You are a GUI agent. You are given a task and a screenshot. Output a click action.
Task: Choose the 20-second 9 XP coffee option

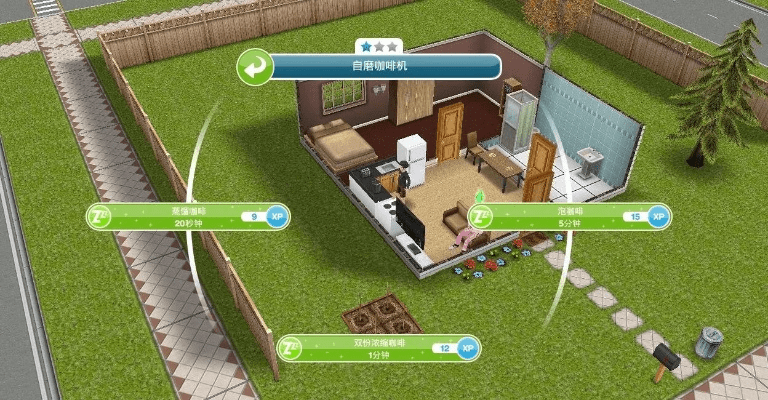pos(185,217)
